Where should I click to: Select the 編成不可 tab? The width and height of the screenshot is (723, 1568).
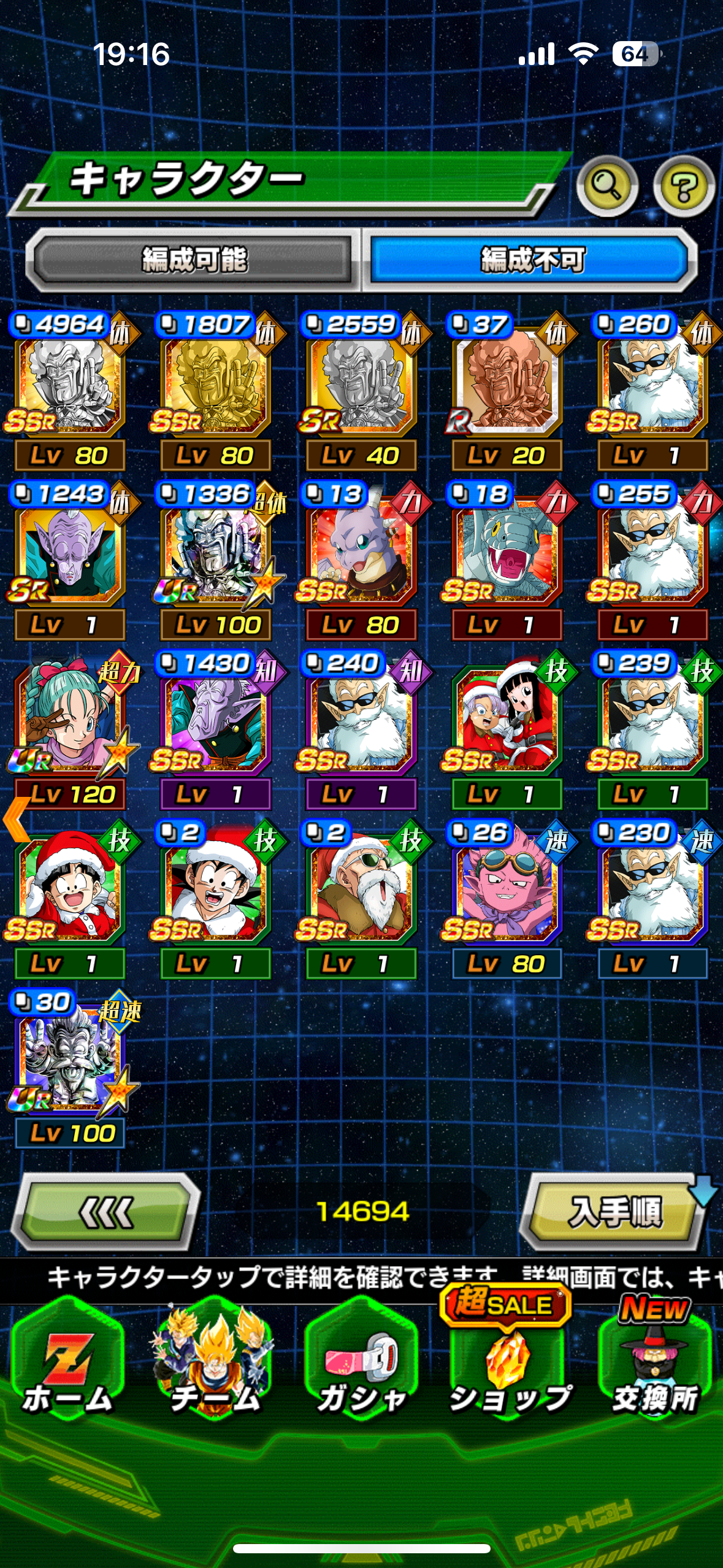531,260
